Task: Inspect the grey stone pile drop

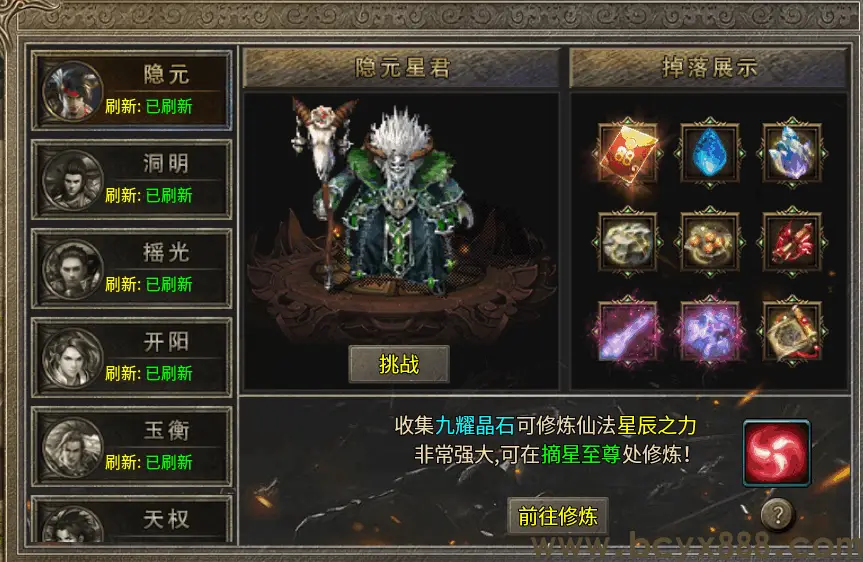Action: tap(628, 241)
